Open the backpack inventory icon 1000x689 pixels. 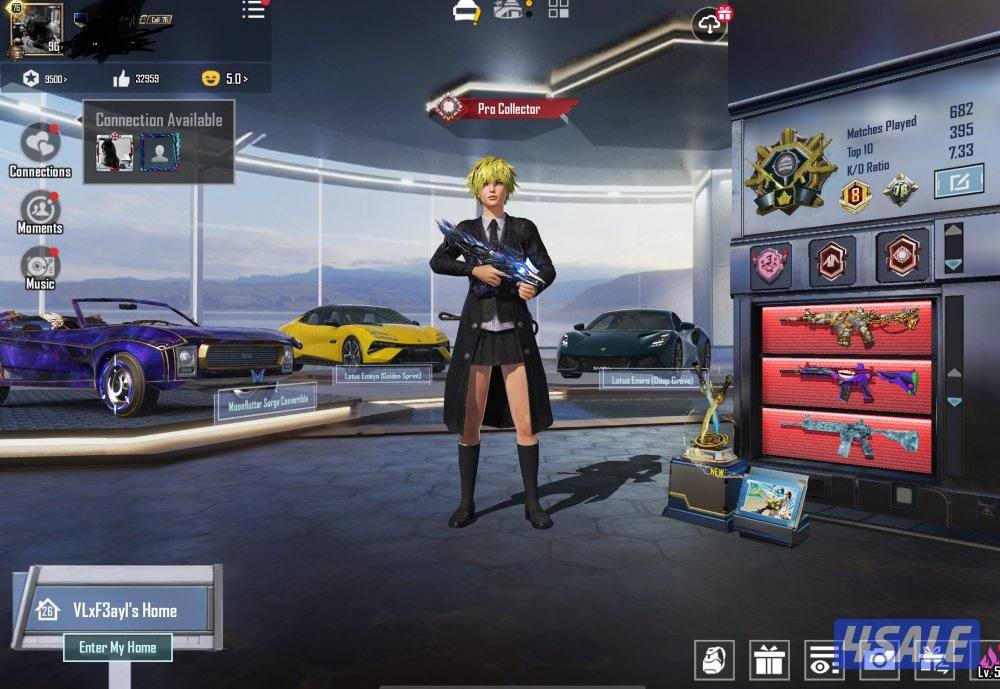(714, 660)
